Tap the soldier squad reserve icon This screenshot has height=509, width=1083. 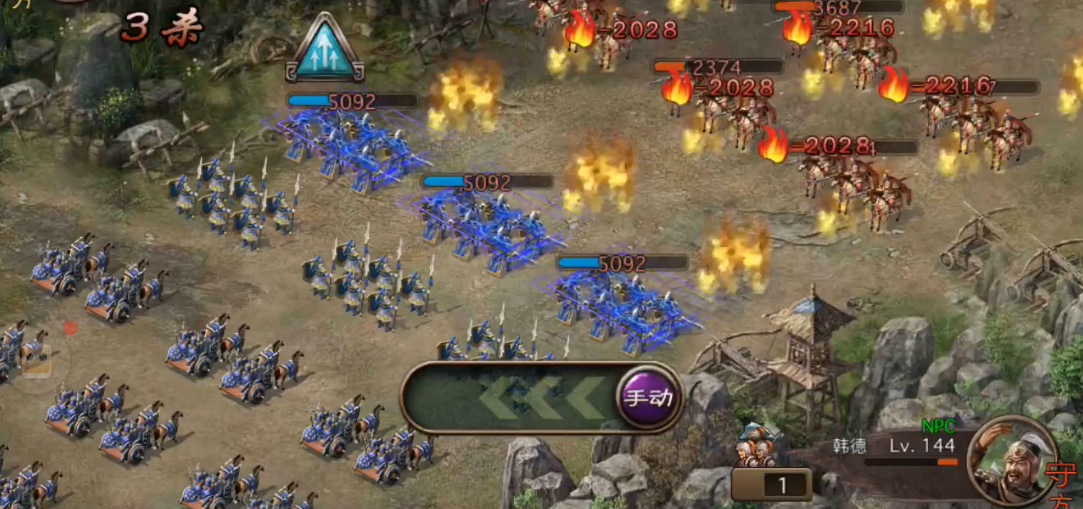pyautogui.click(x=759, y=446)
